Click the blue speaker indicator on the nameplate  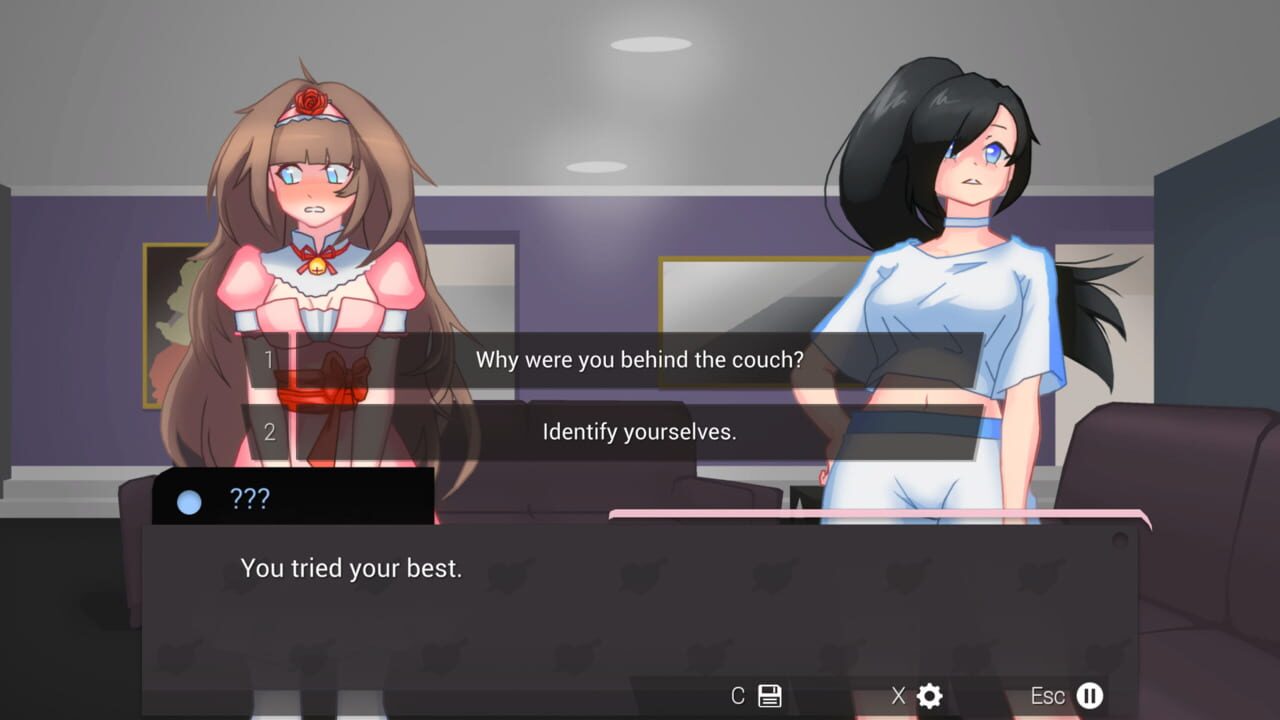pos(187,501)
